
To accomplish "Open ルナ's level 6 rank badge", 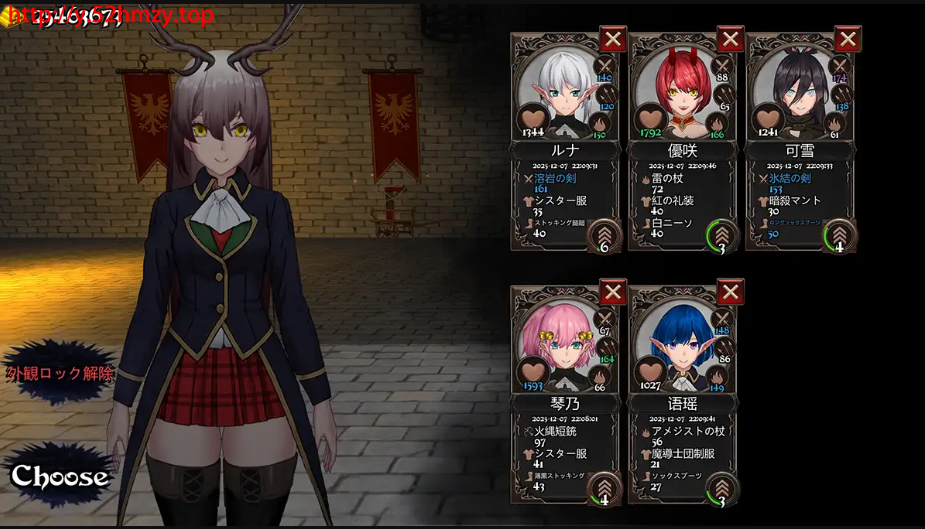I will pyautogui.click(x=603, y=236).
